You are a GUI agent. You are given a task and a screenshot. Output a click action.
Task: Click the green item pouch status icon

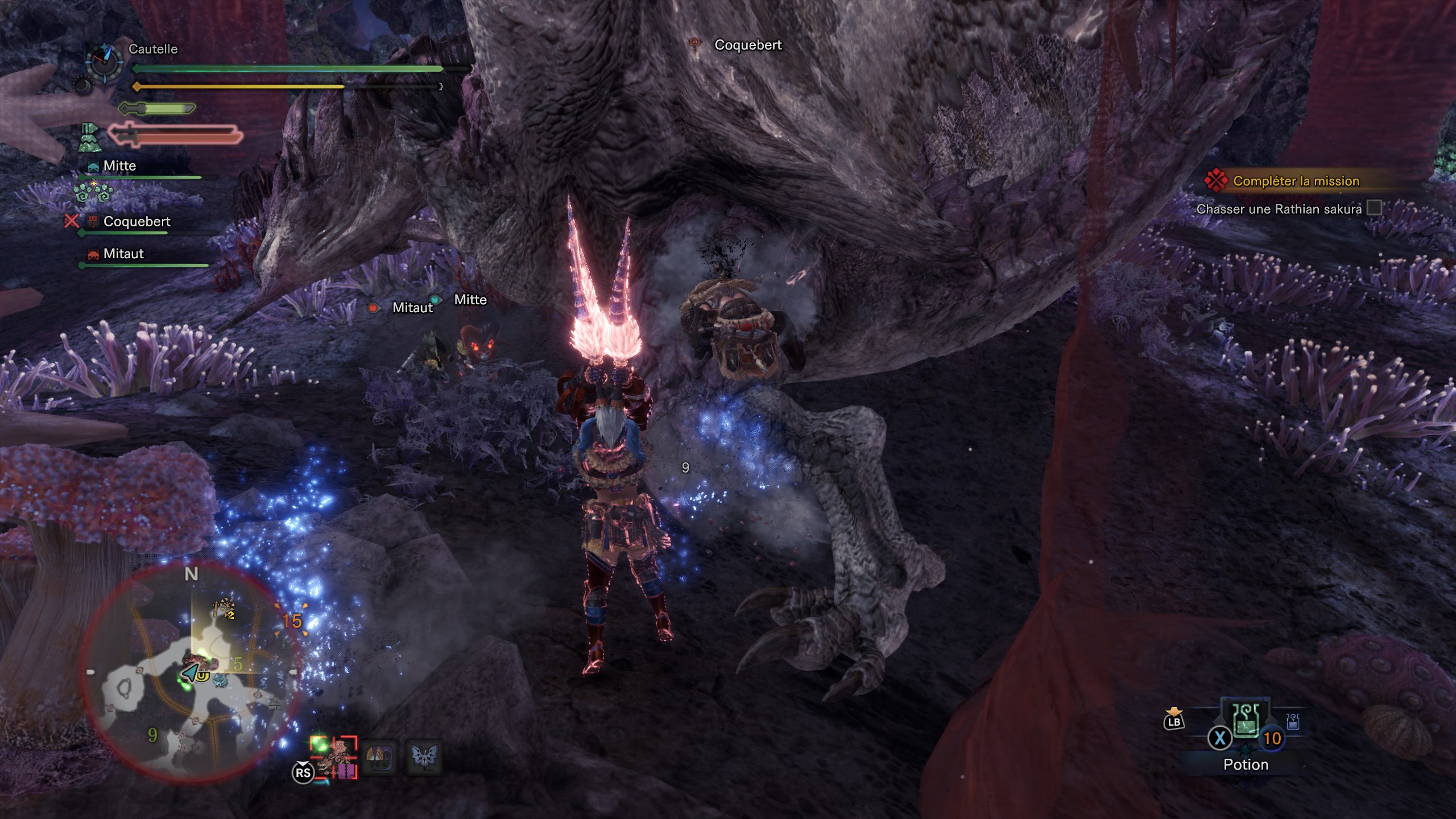pos(89,137)
